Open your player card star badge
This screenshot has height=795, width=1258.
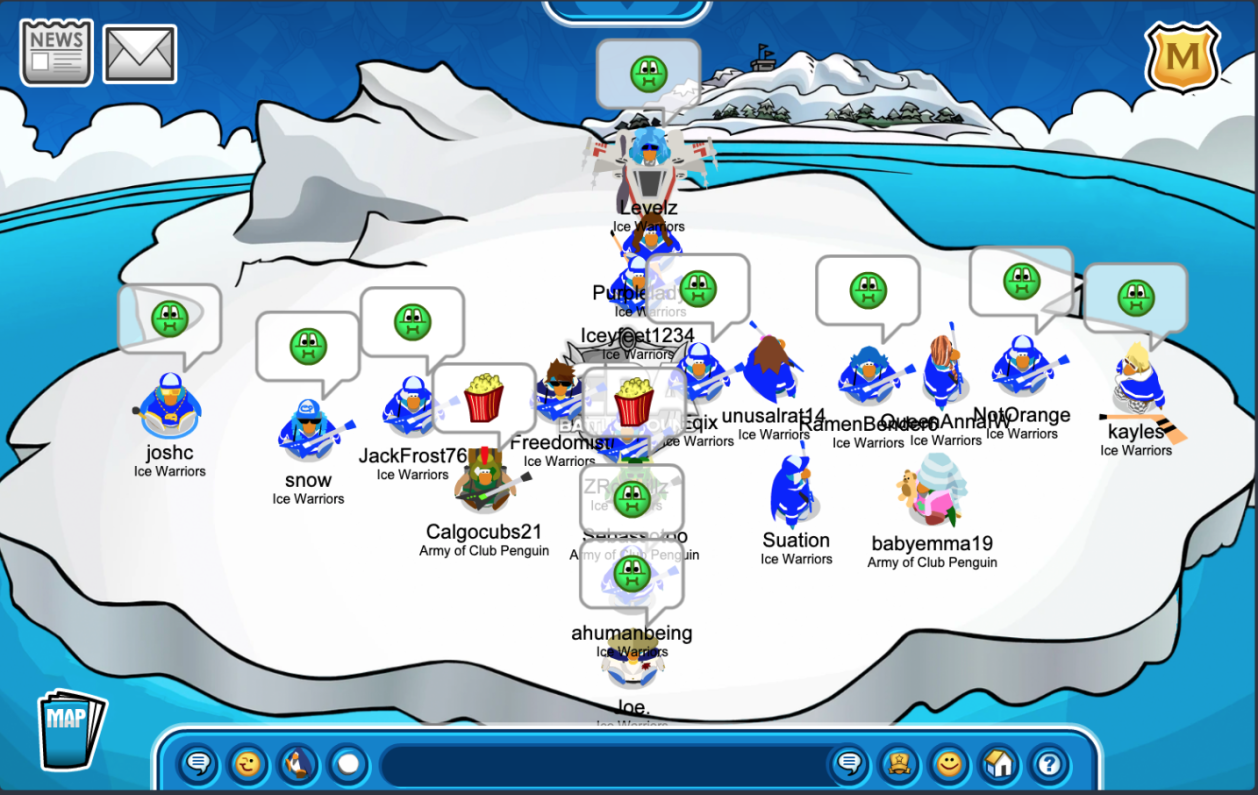tap(899, 765)
